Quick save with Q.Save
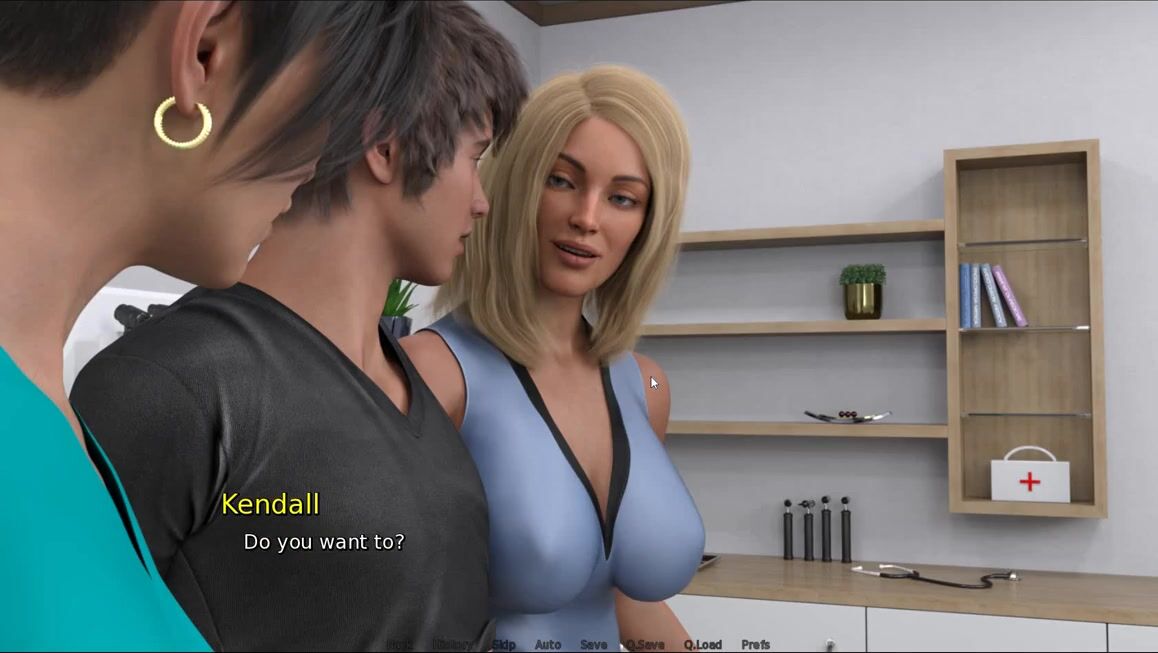 pyautogui.click(x=645, y=645)
